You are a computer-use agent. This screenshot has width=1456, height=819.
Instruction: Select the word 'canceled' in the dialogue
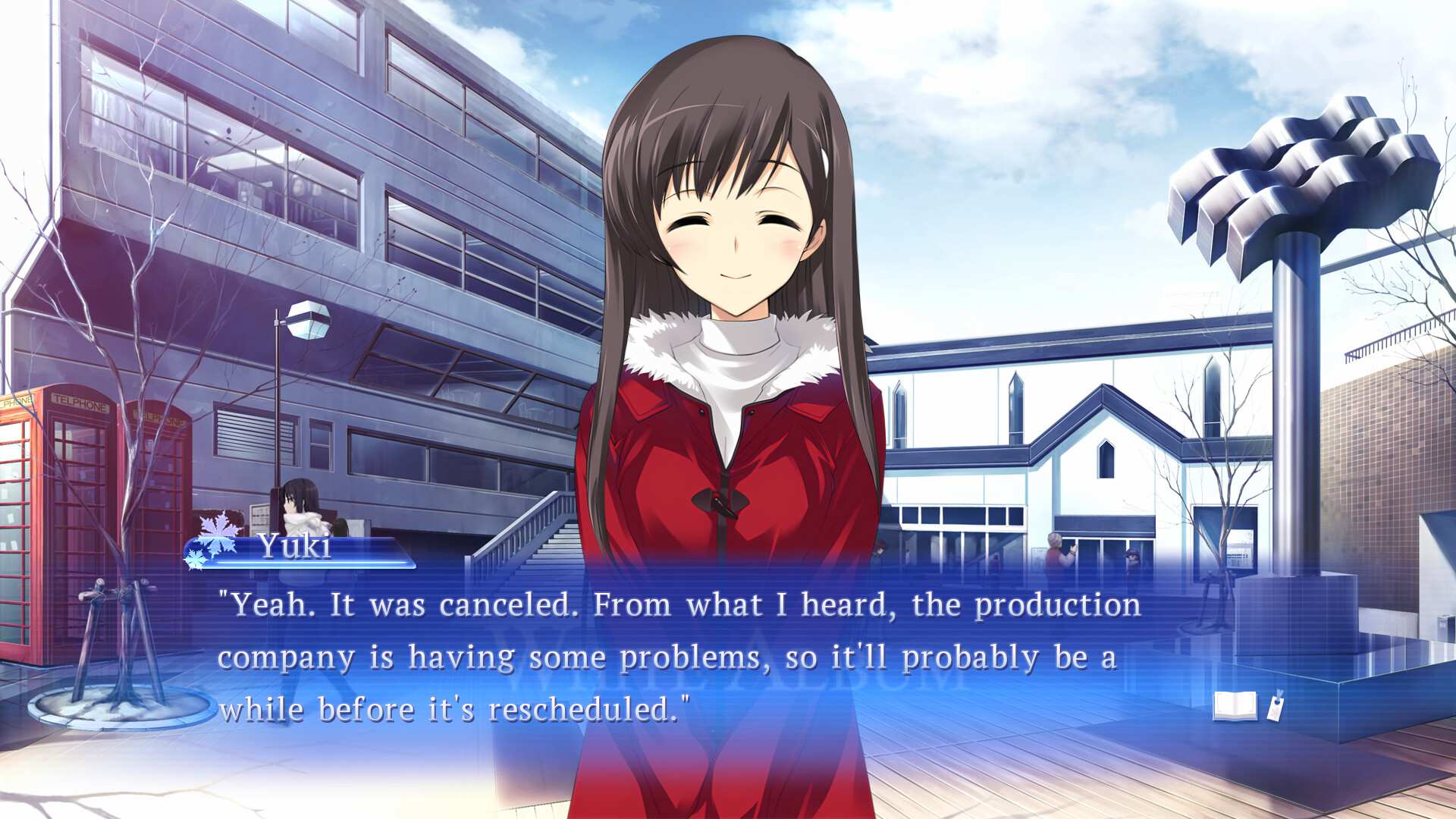[x=494, y=604]
